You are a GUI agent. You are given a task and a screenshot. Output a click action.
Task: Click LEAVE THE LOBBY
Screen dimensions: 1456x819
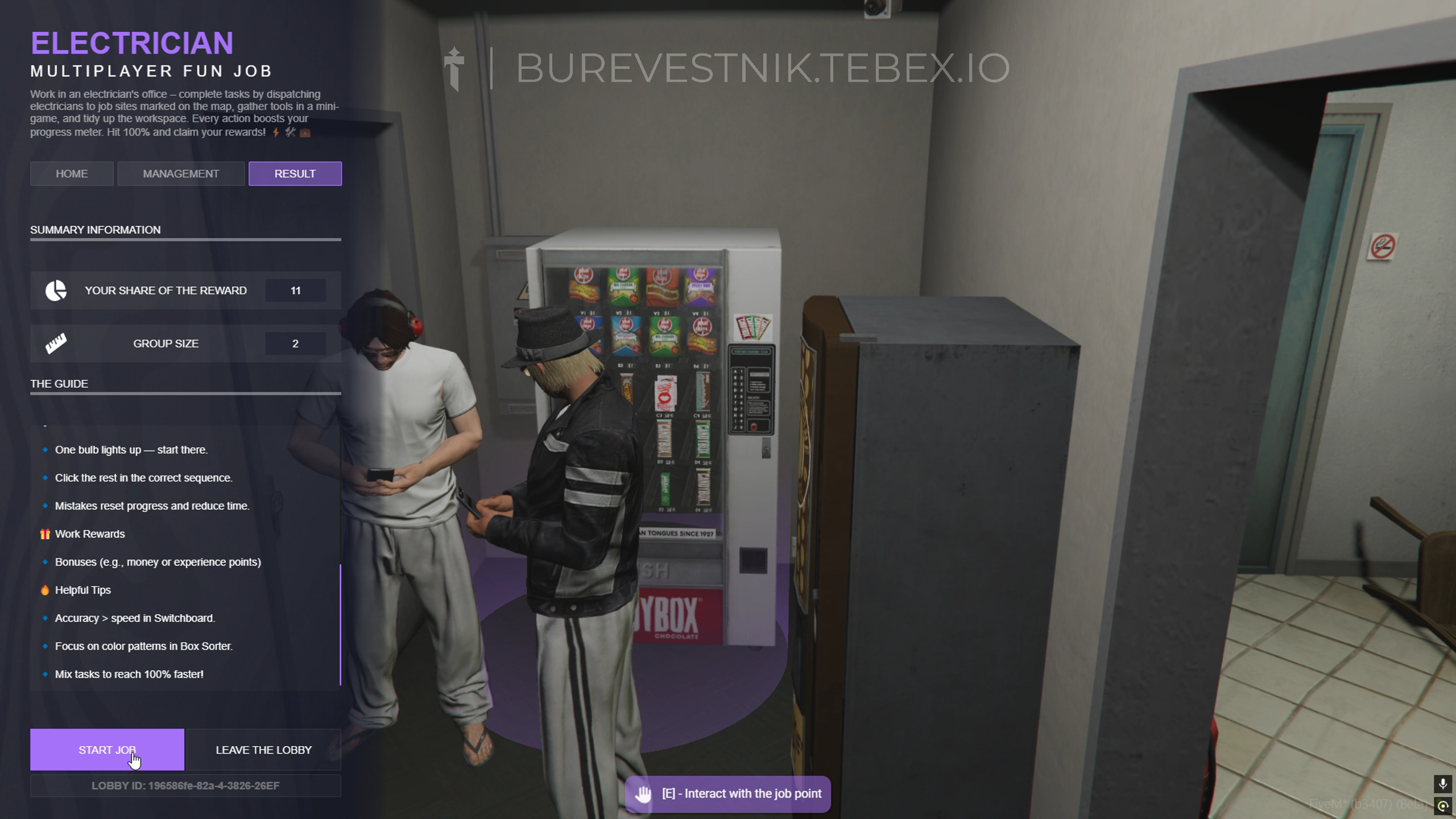click(x=263, y=750)
